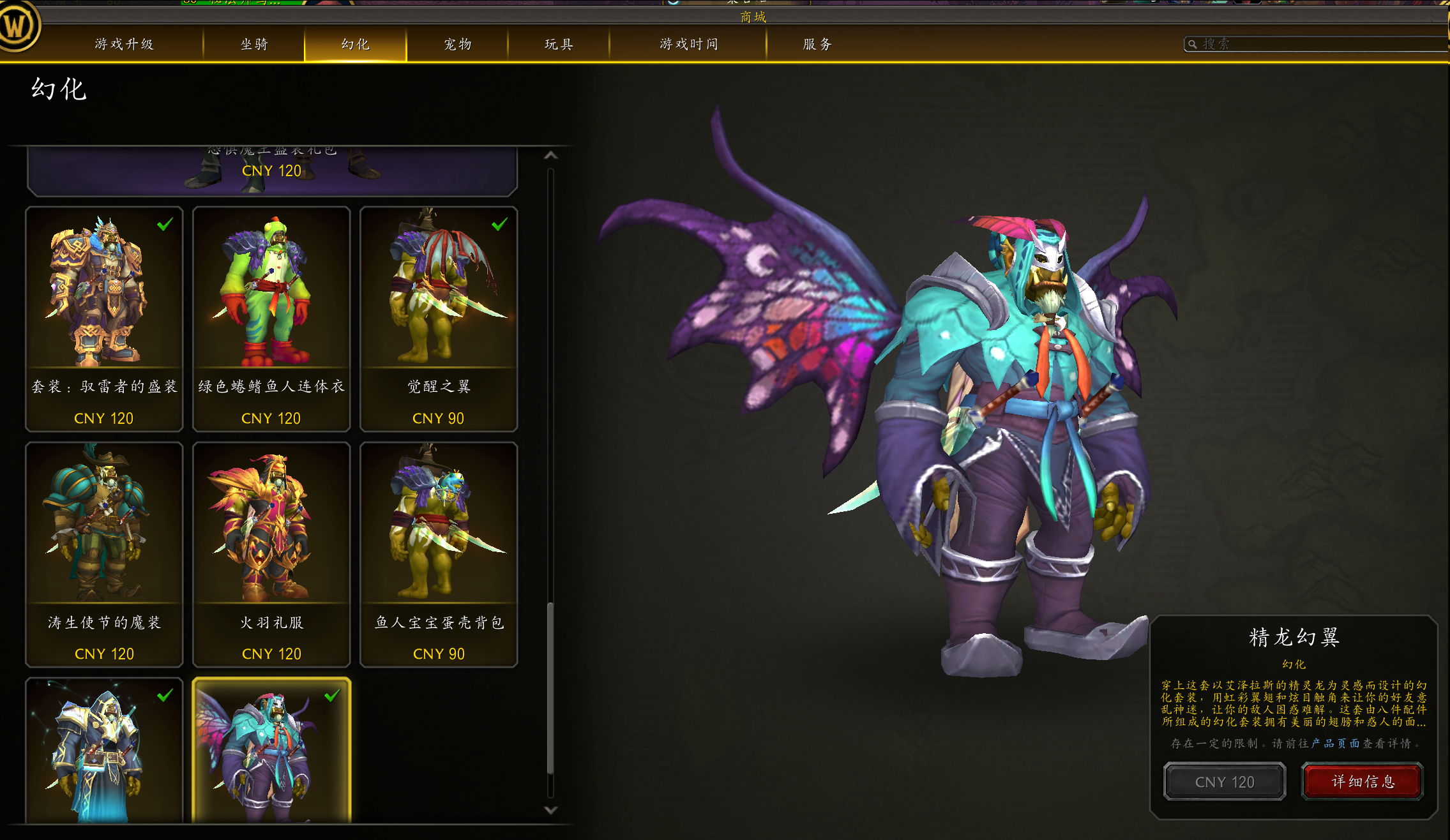Click the 搜索 search box
Screen dimensions: 1450x840
(1315, 44)
